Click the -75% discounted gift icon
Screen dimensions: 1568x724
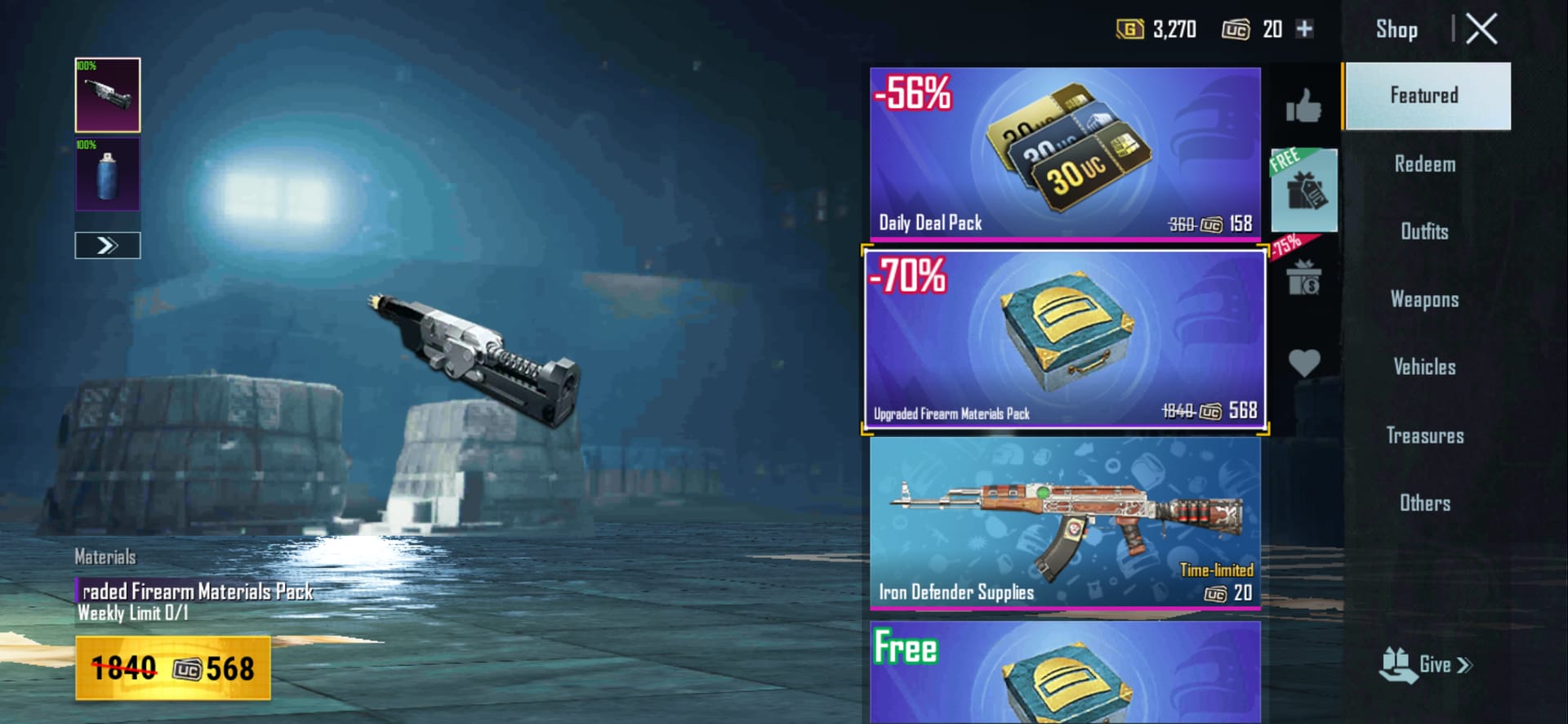point(1304,279)
